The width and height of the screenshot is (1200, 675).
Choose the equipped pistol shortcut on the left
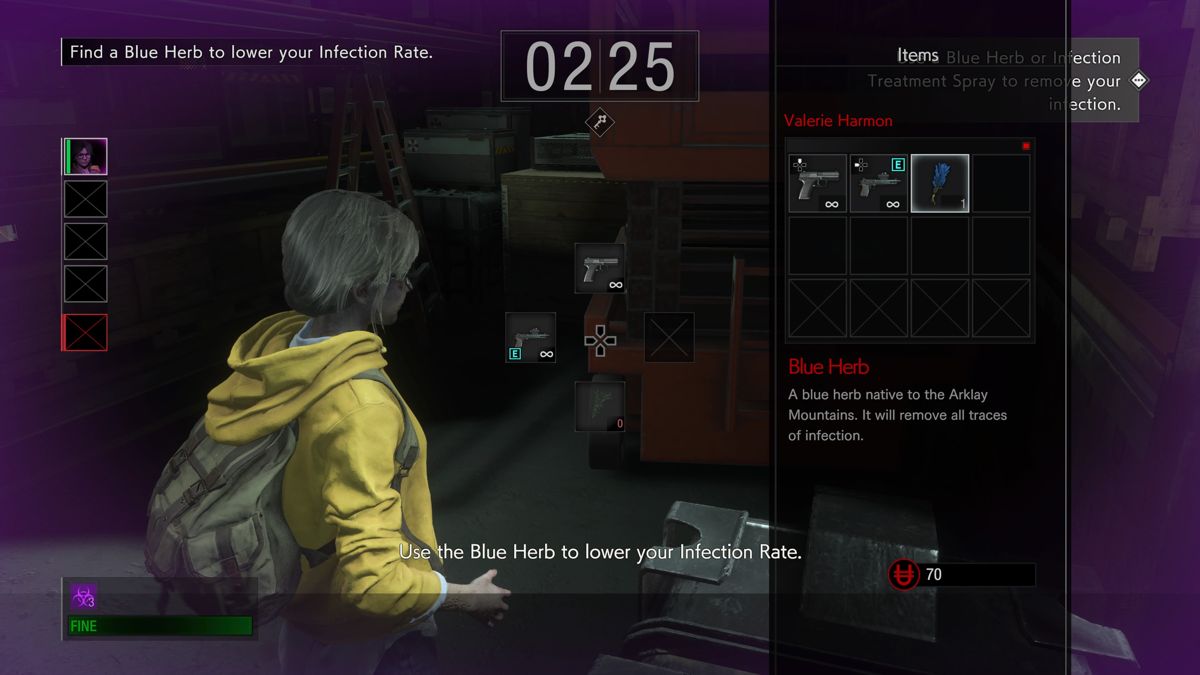click(x=530, y=337)
